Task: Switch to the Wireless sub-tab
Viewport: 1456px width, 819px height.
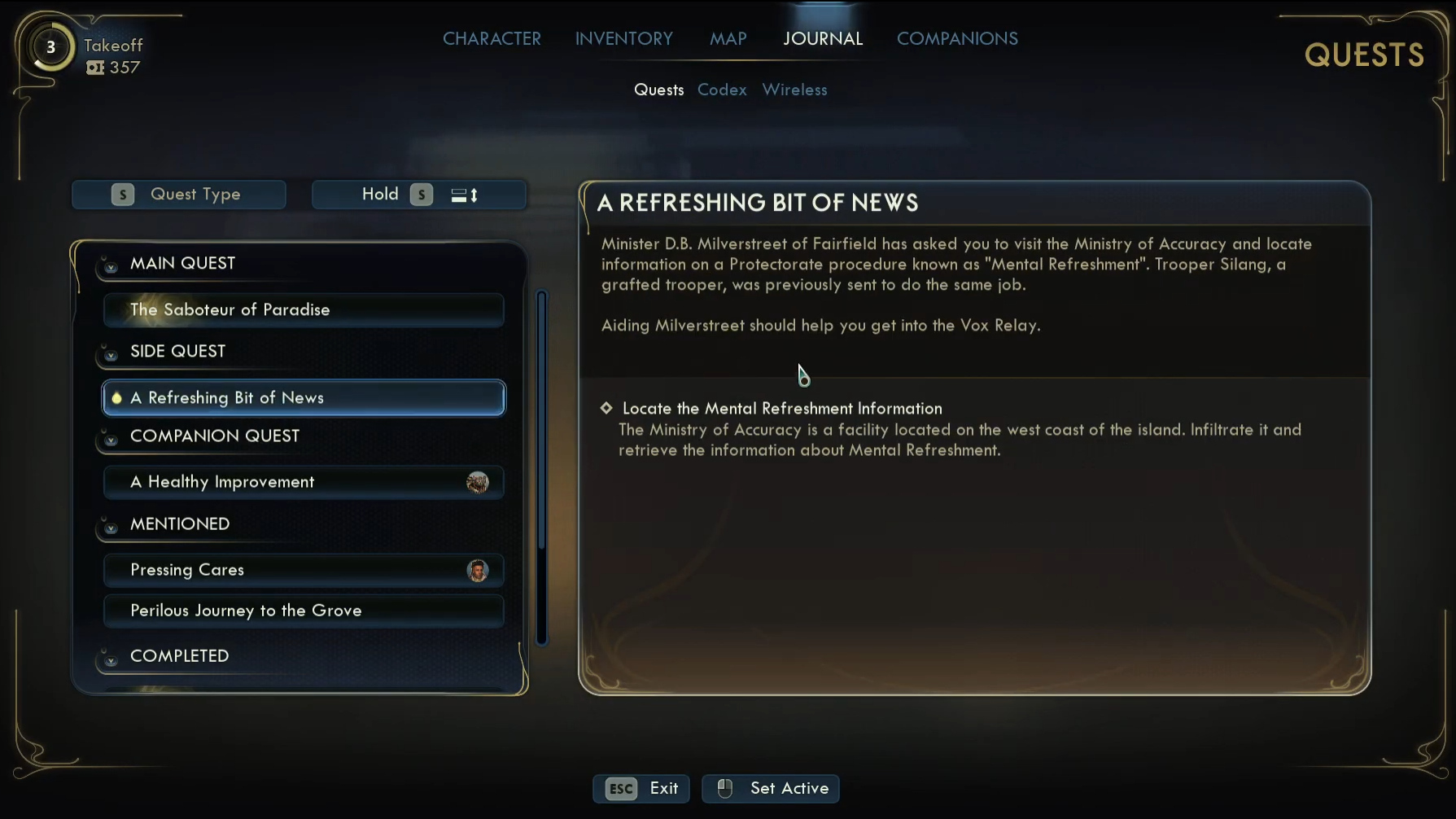Action: (x=794, y=90)
